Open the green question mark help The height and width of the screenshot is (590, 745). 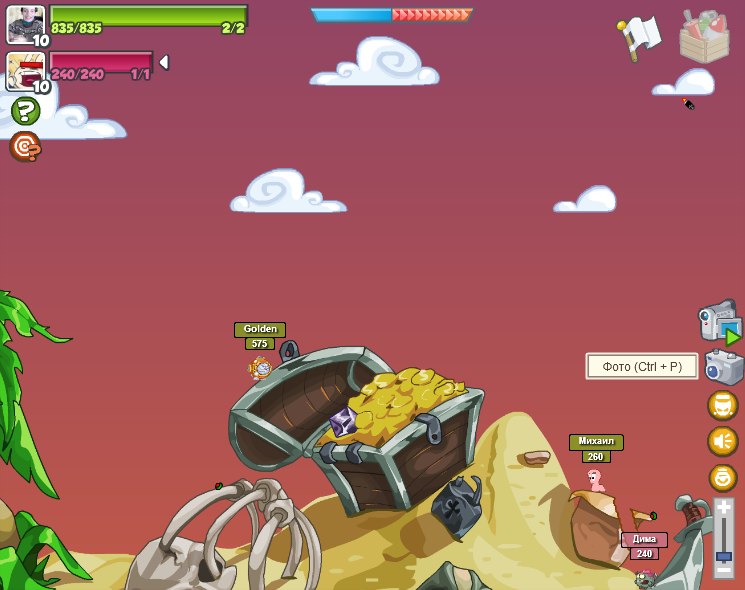click(x=25, y=111)
